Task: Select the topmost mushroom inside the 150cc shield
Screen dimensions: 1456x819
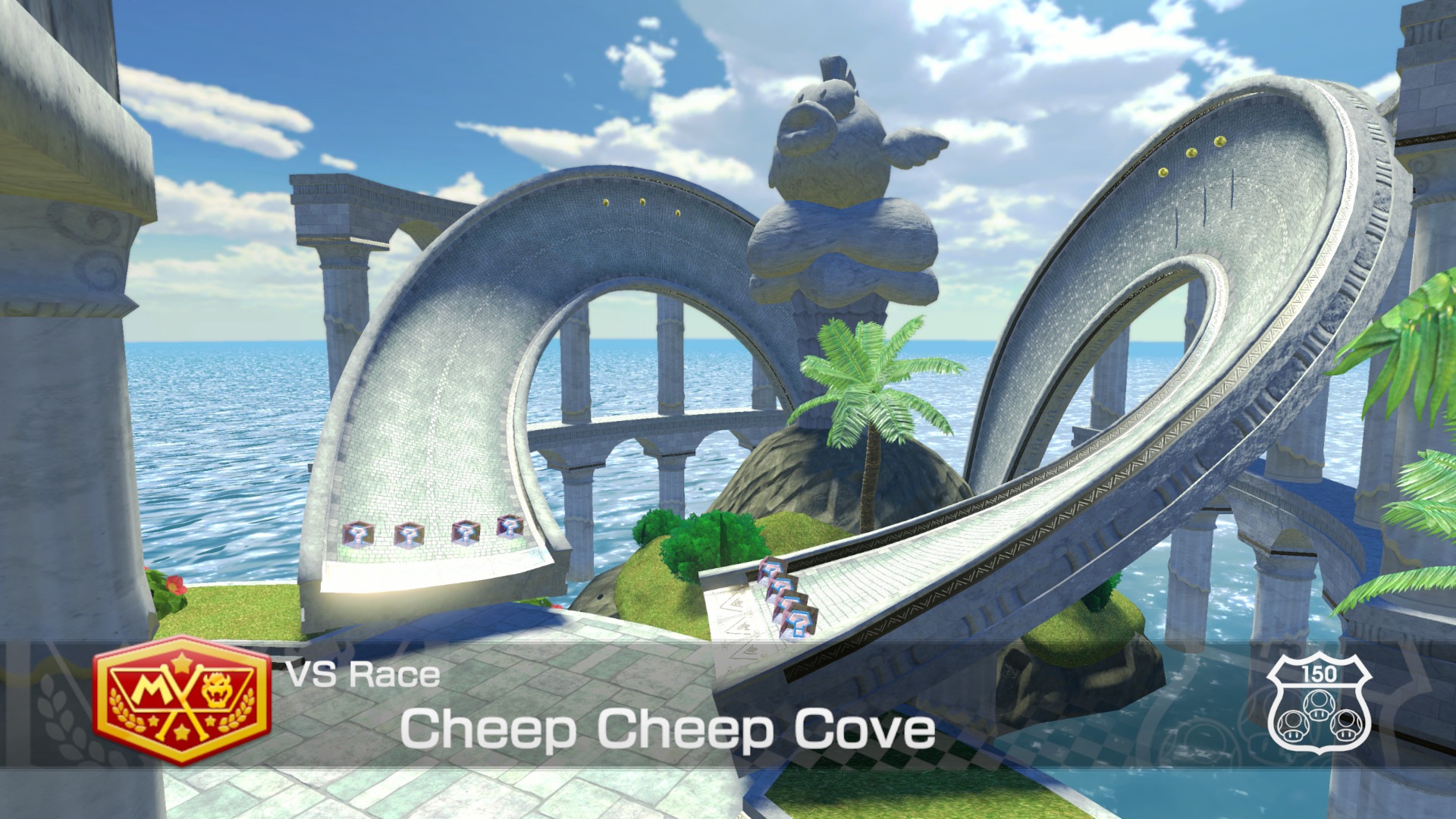Action: click(x=1319, y=704)
